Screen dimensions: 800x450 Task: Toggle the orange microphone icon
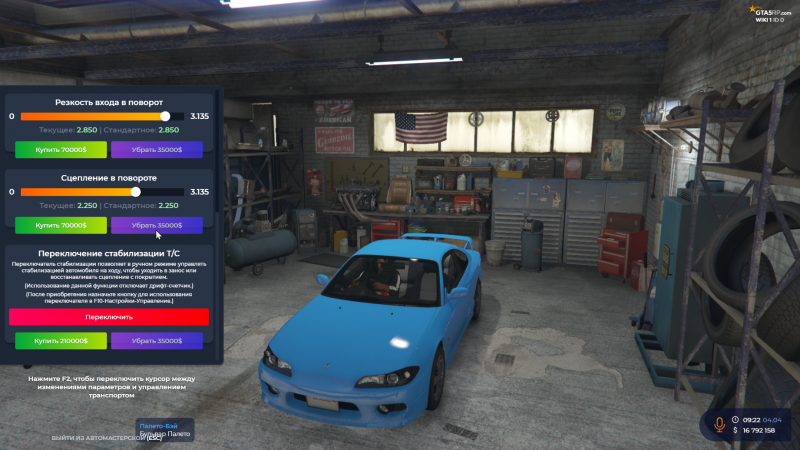[718, 424]
